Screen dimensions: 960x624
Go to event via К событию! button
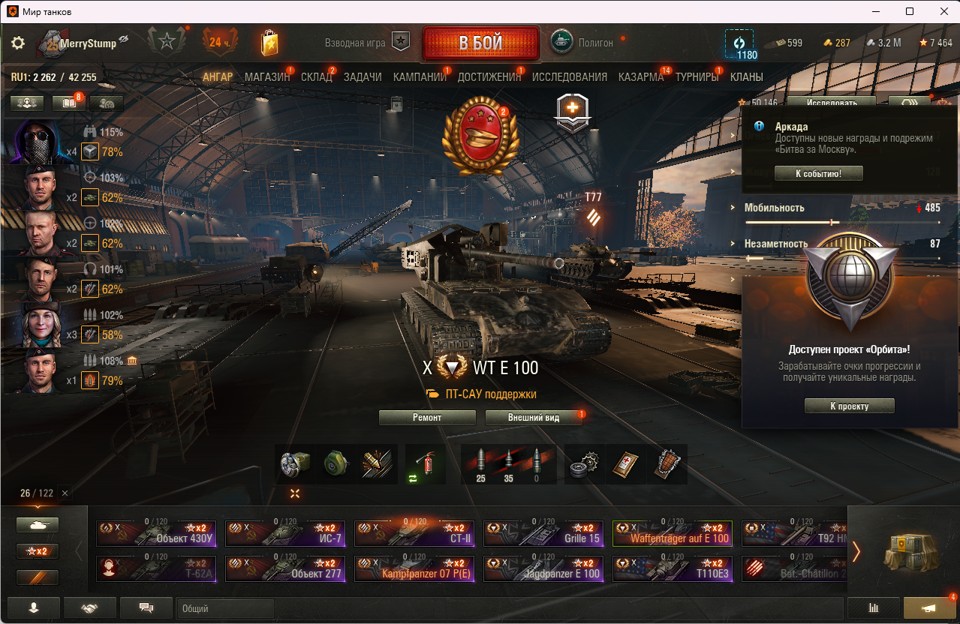tap(818, 173)
